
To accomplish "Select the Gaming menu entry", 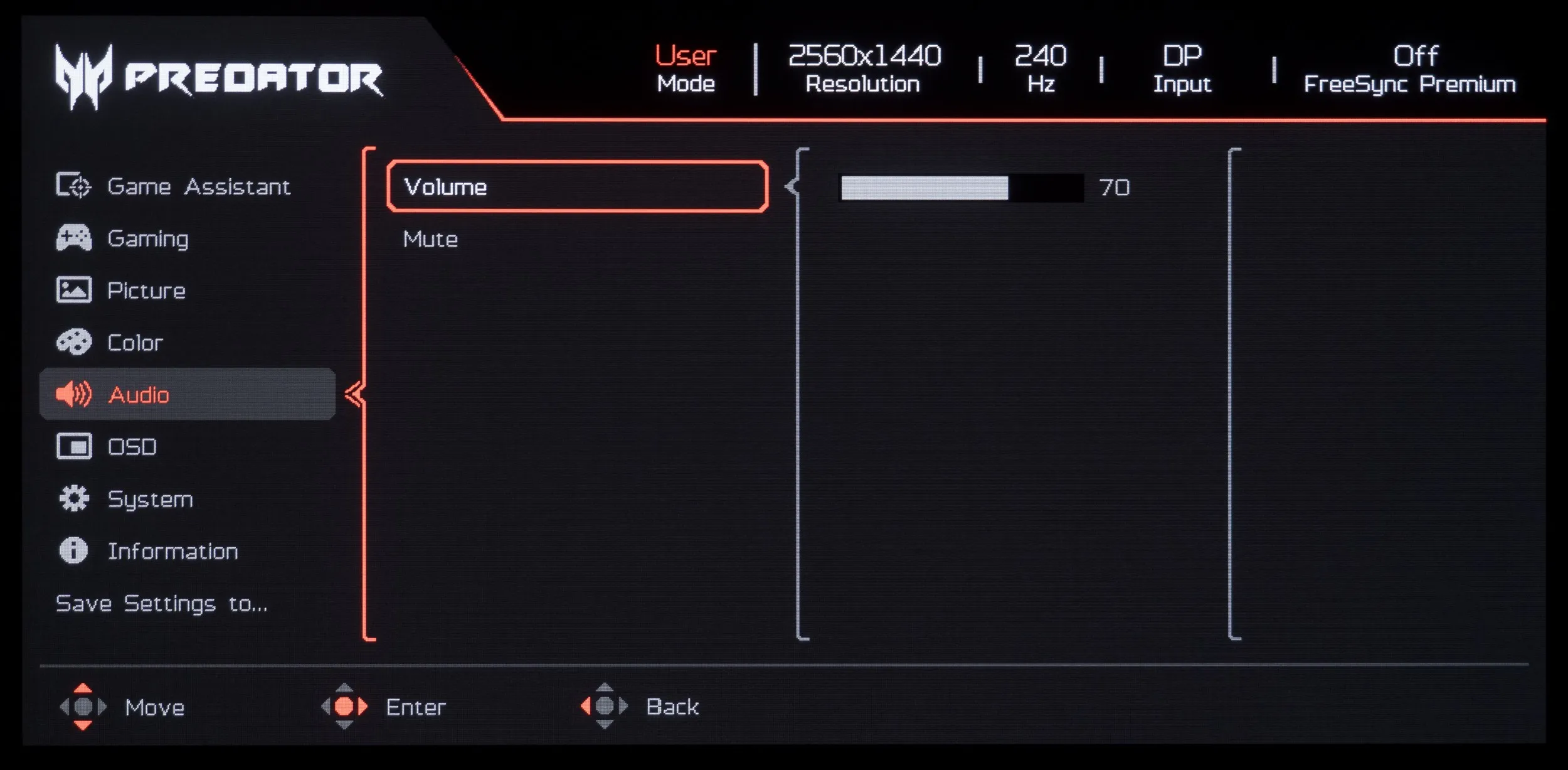I will pos(148,238).
